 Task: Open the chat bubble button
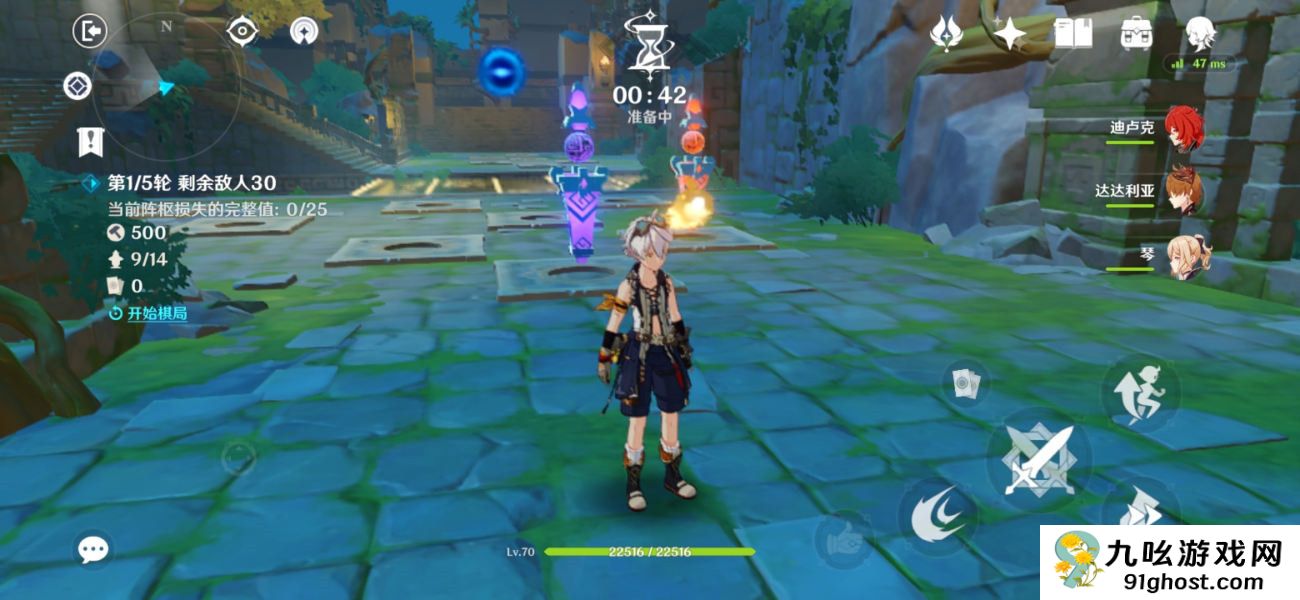coord(94,548)
